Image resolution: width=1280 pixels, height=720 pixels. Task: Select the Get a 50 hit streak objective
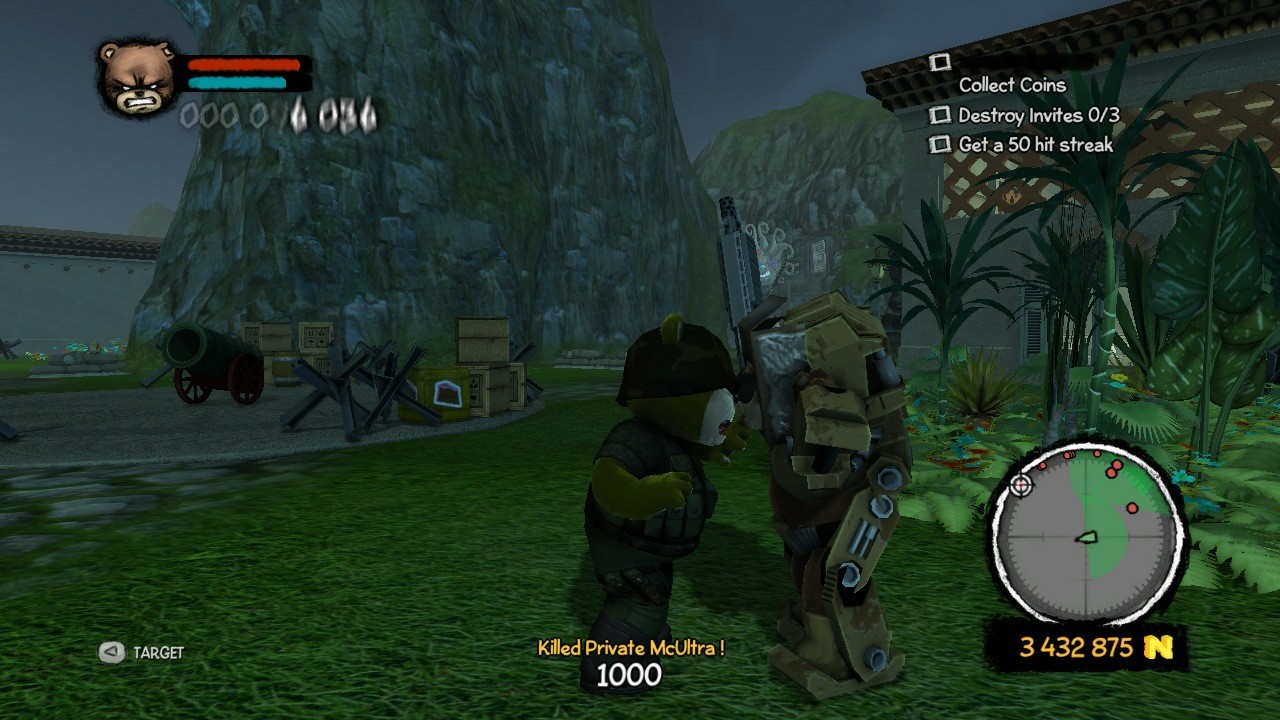(1035, 145)
